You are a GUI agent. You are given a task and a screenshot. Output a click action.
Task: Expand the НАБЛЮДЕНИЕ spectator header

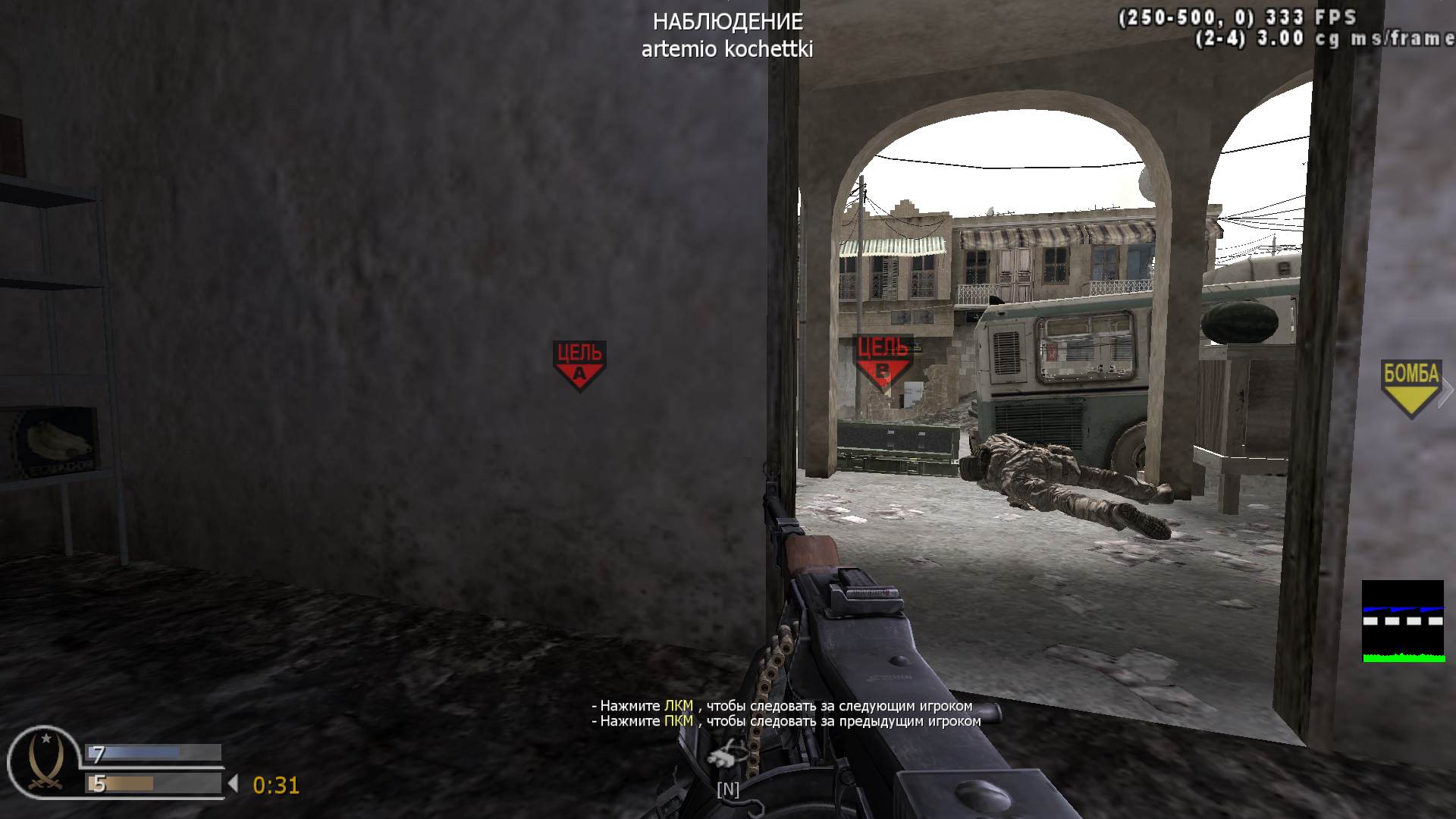[727, 23]
